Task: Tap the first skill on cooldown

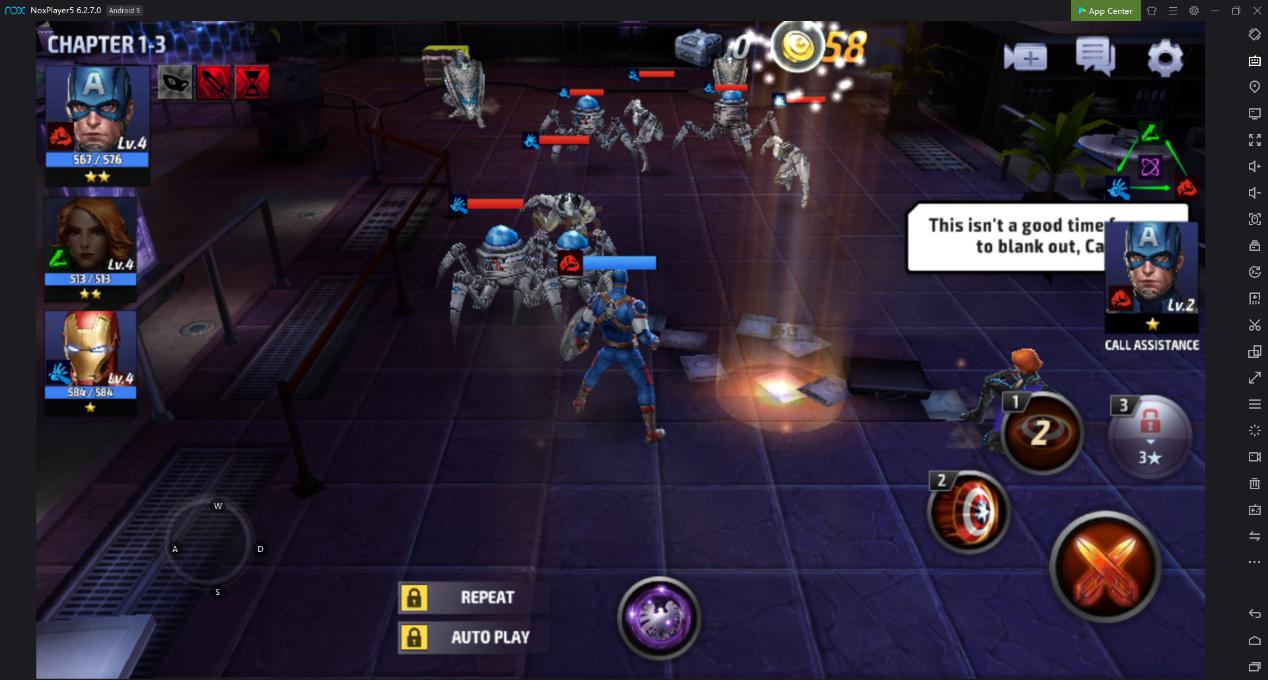Action: click(1041, 433)
